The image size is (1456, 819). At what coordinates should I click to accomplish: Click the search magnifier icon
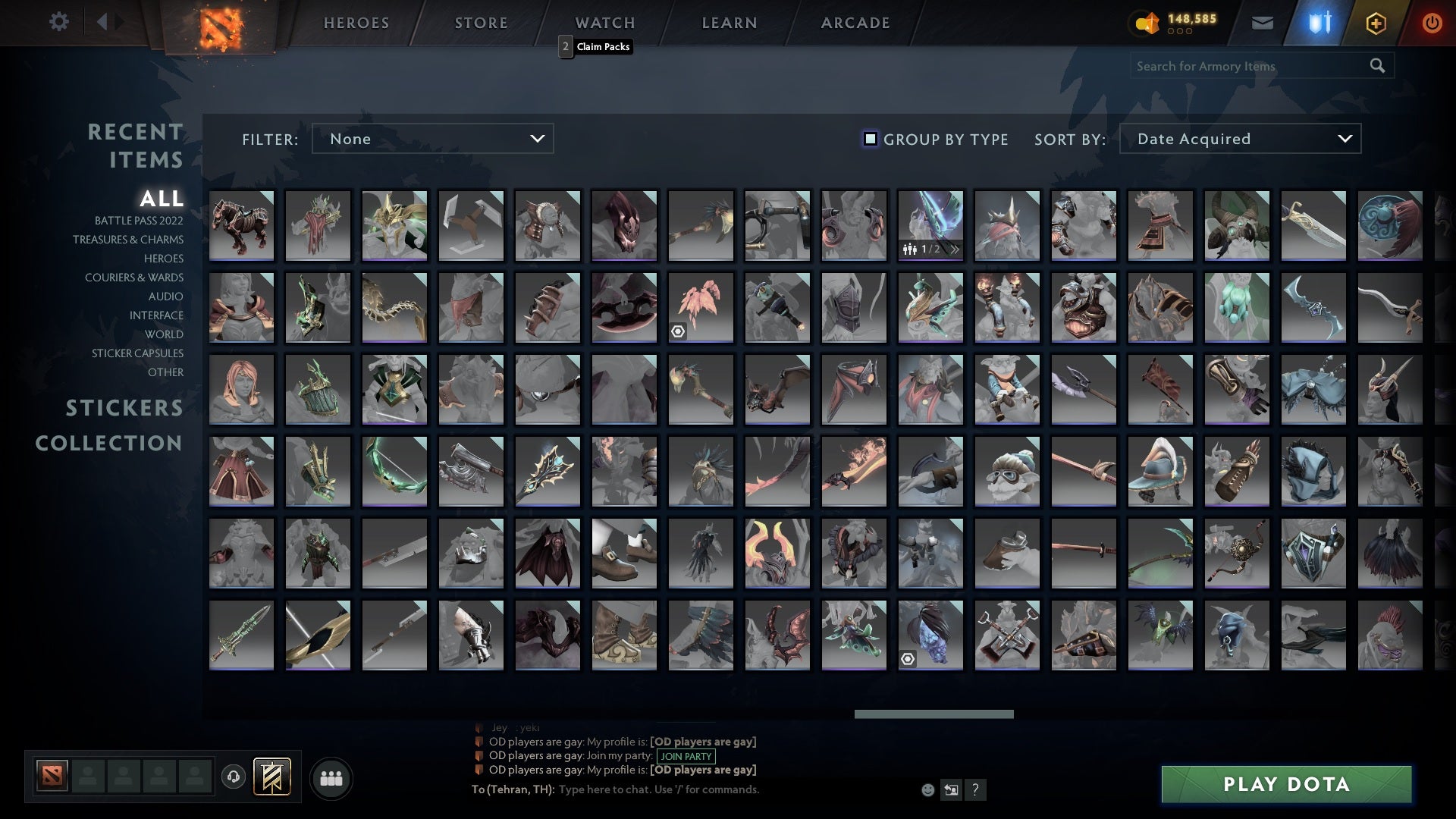point(1376,66)
